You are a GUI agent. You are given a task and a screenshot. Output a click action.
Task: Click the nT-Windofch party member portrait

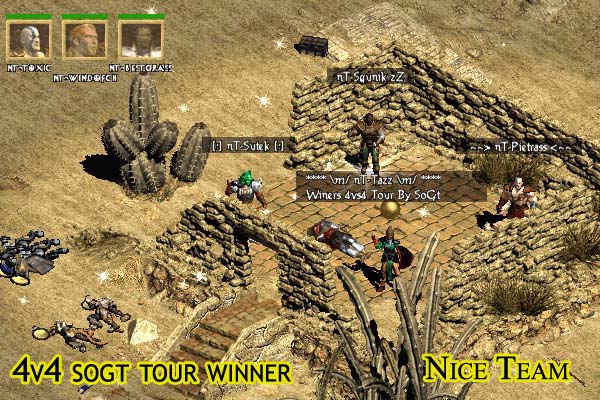tap(84, 39)
